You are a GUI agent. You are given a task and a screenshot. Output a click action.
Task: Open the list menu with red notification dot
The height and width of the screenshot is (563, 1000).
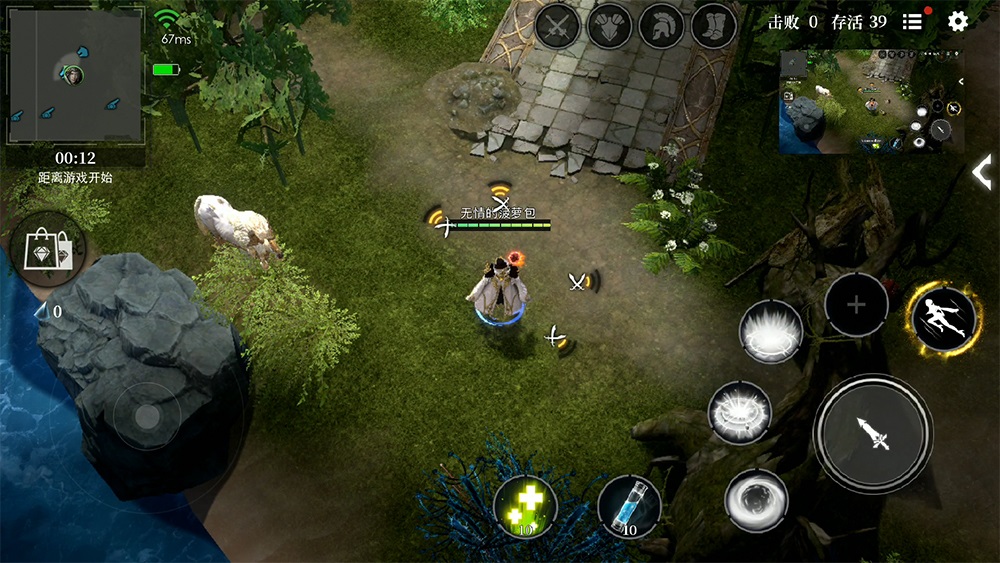point(912,22)
